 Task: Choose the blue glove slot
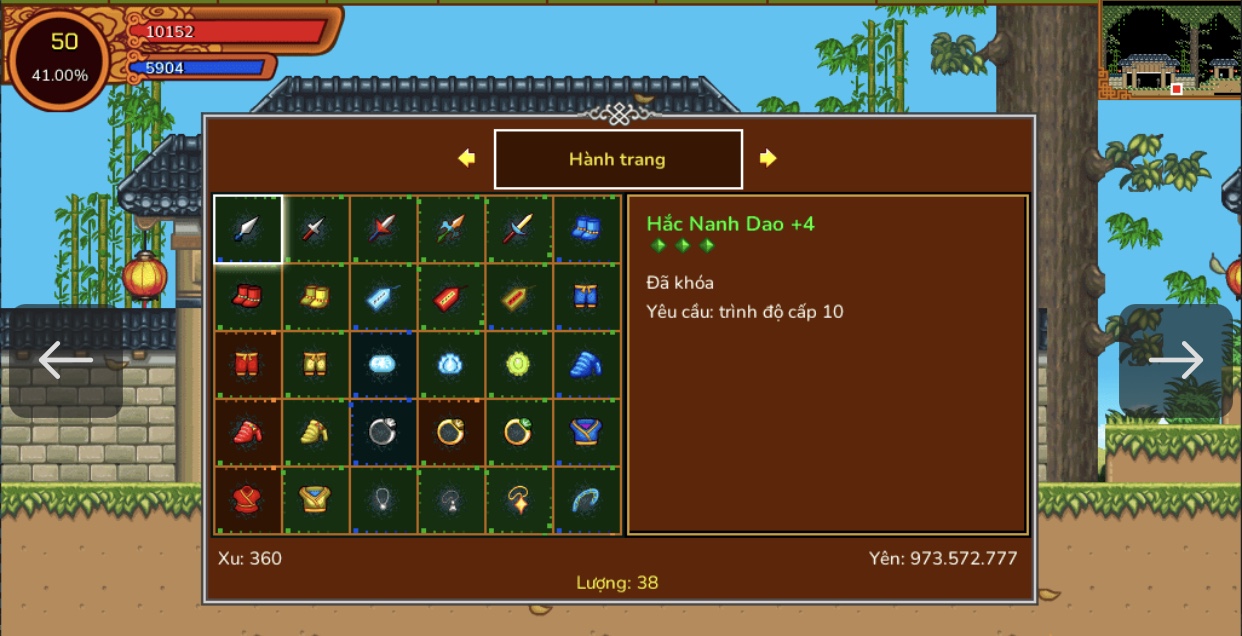(x=585, y=364)
